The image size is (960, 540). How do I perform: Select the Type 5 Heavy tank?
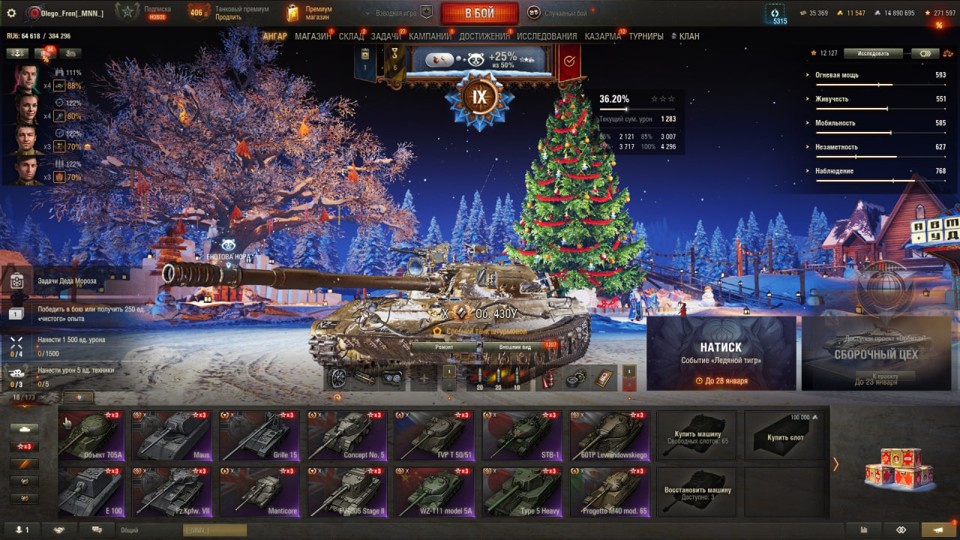(x=522, y=491)
